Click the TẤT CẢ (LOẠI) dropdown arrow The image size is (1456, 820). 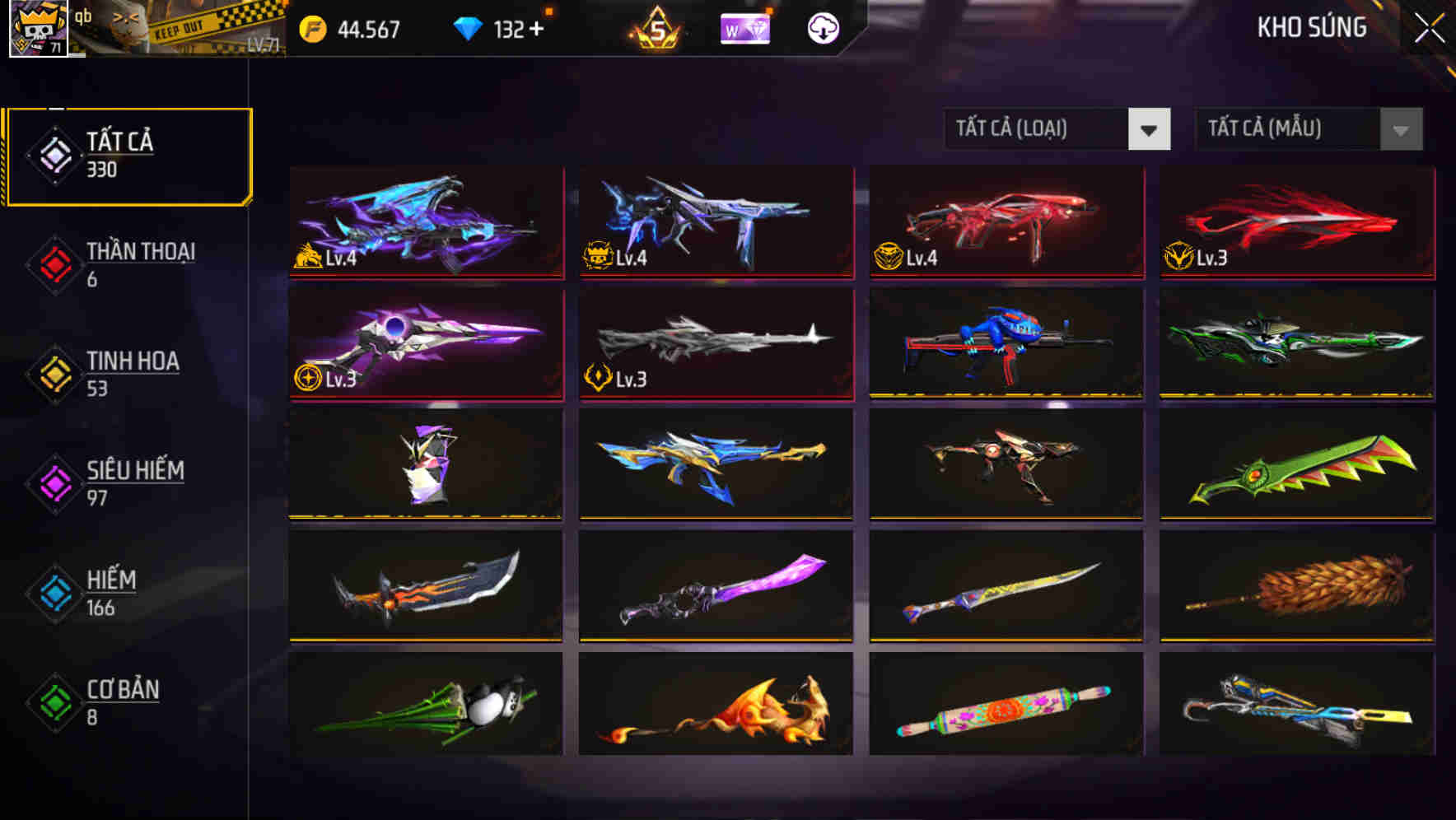click(x=1150, y=129)
